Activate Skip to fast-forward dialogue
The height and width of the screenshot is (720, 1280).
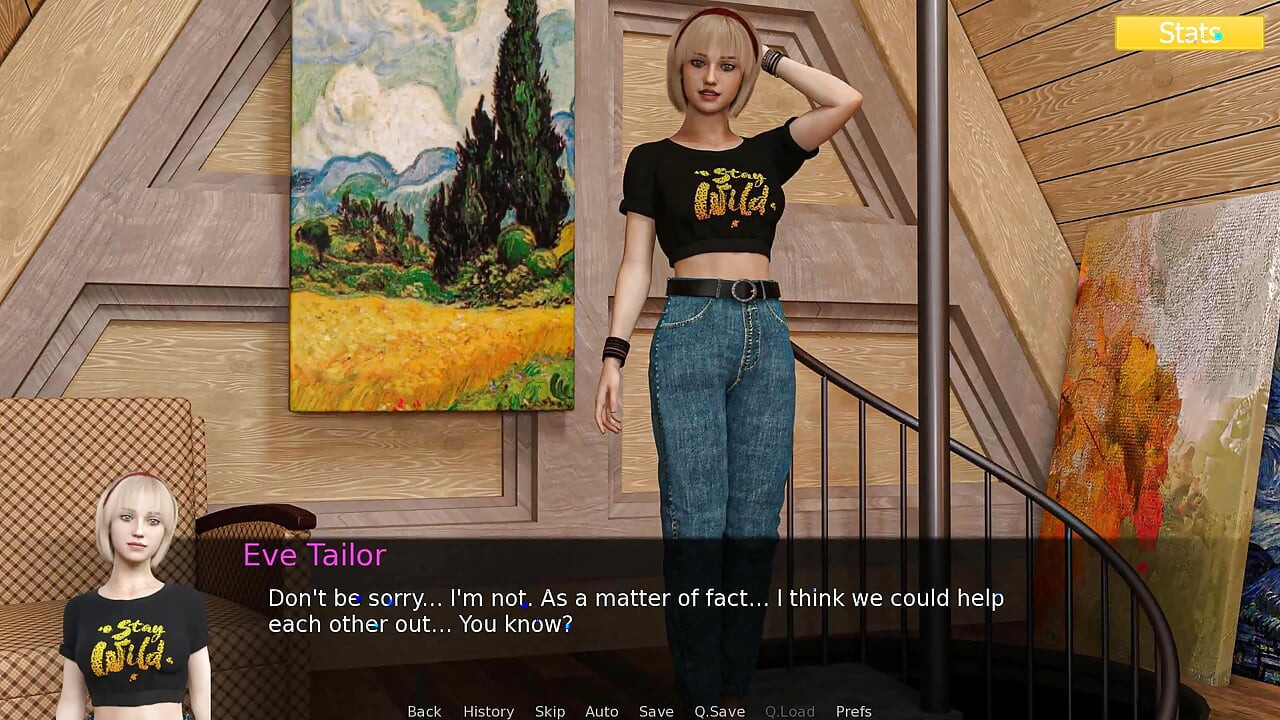[550, 711]
